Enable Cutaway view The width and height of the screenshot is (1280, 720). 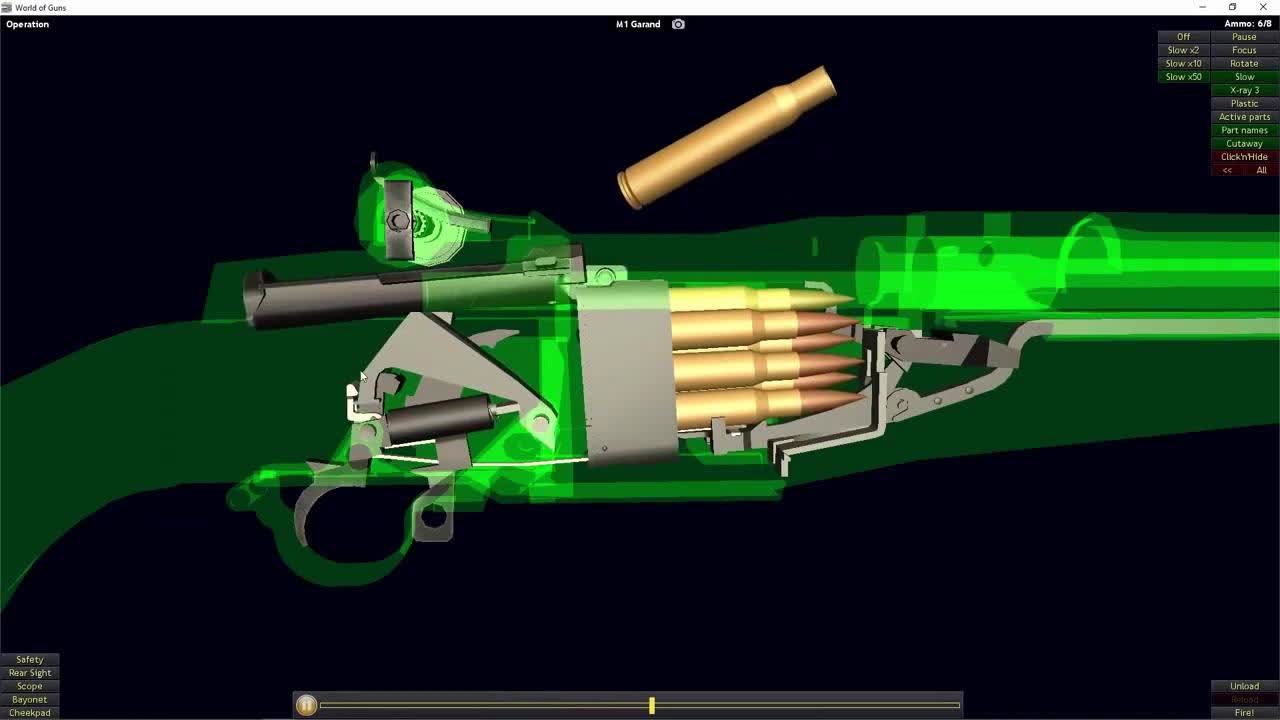(1242, 143)
